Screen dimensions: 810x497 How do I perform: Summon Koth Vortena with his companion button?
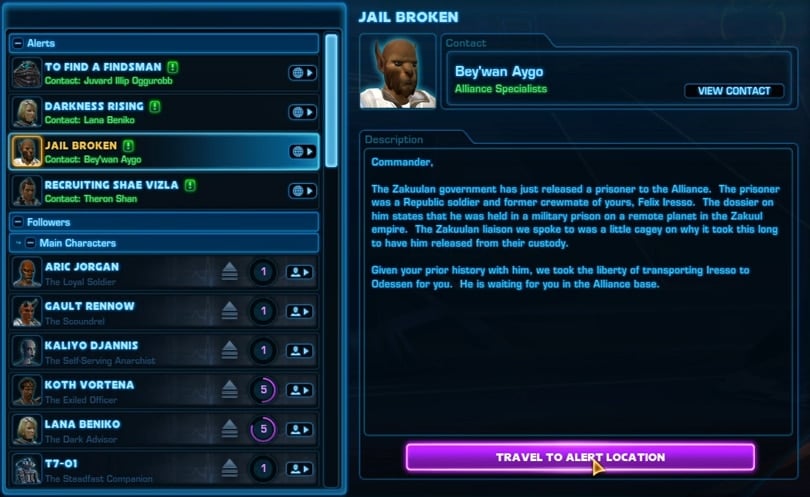tap(299, 390)
